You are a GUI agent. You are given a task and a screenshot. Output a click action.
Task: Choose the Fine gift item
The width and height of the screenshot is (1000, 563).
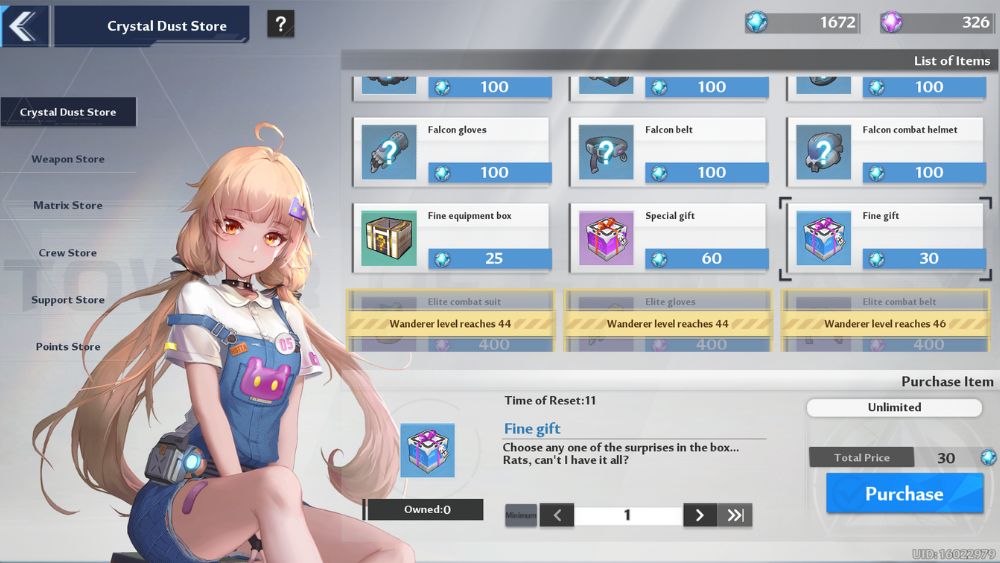coord(886,238)
